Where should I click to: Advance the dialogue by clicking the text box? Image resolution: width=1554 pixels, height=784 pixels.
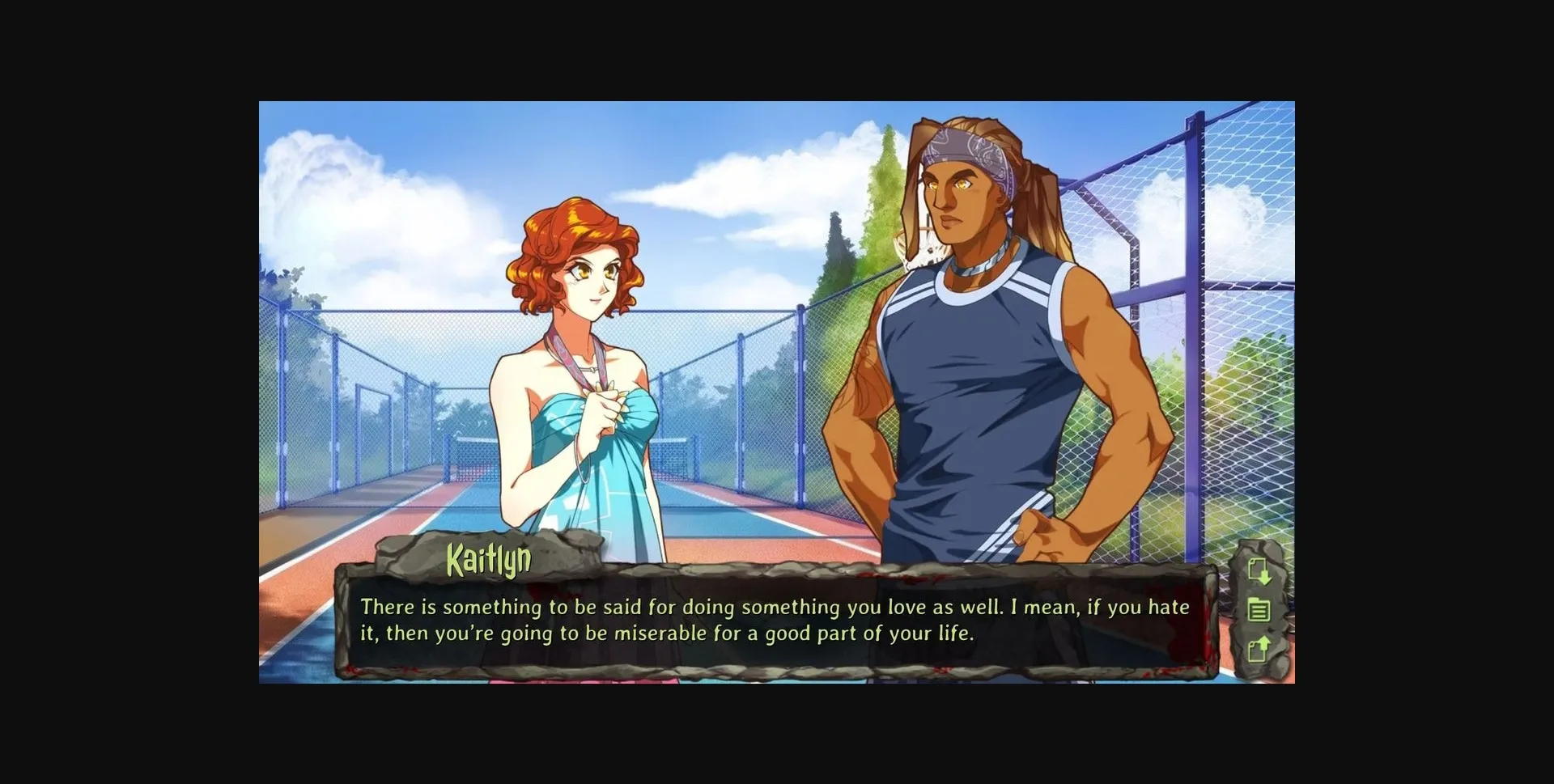point(777,623)
